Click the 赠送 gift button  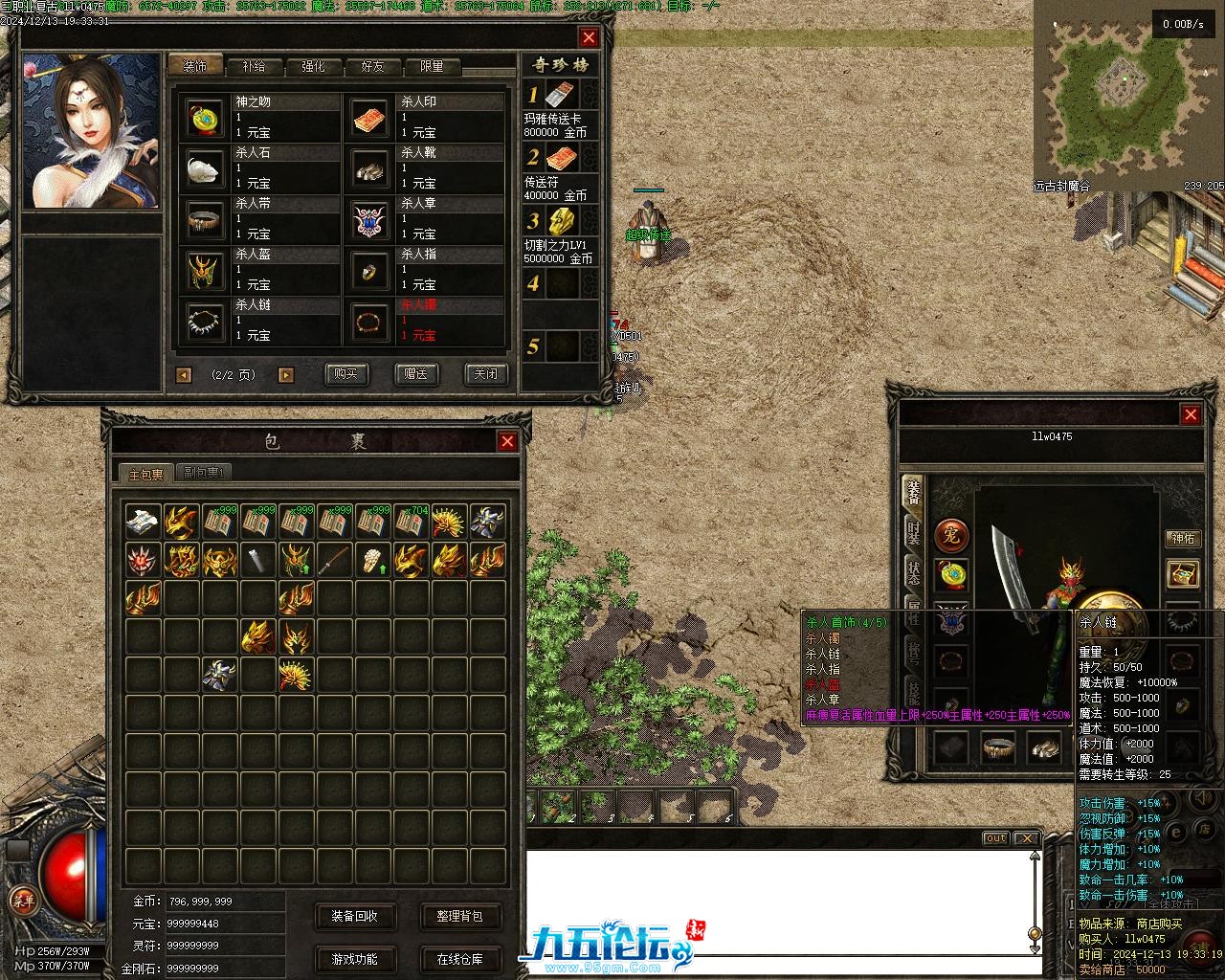415,374
